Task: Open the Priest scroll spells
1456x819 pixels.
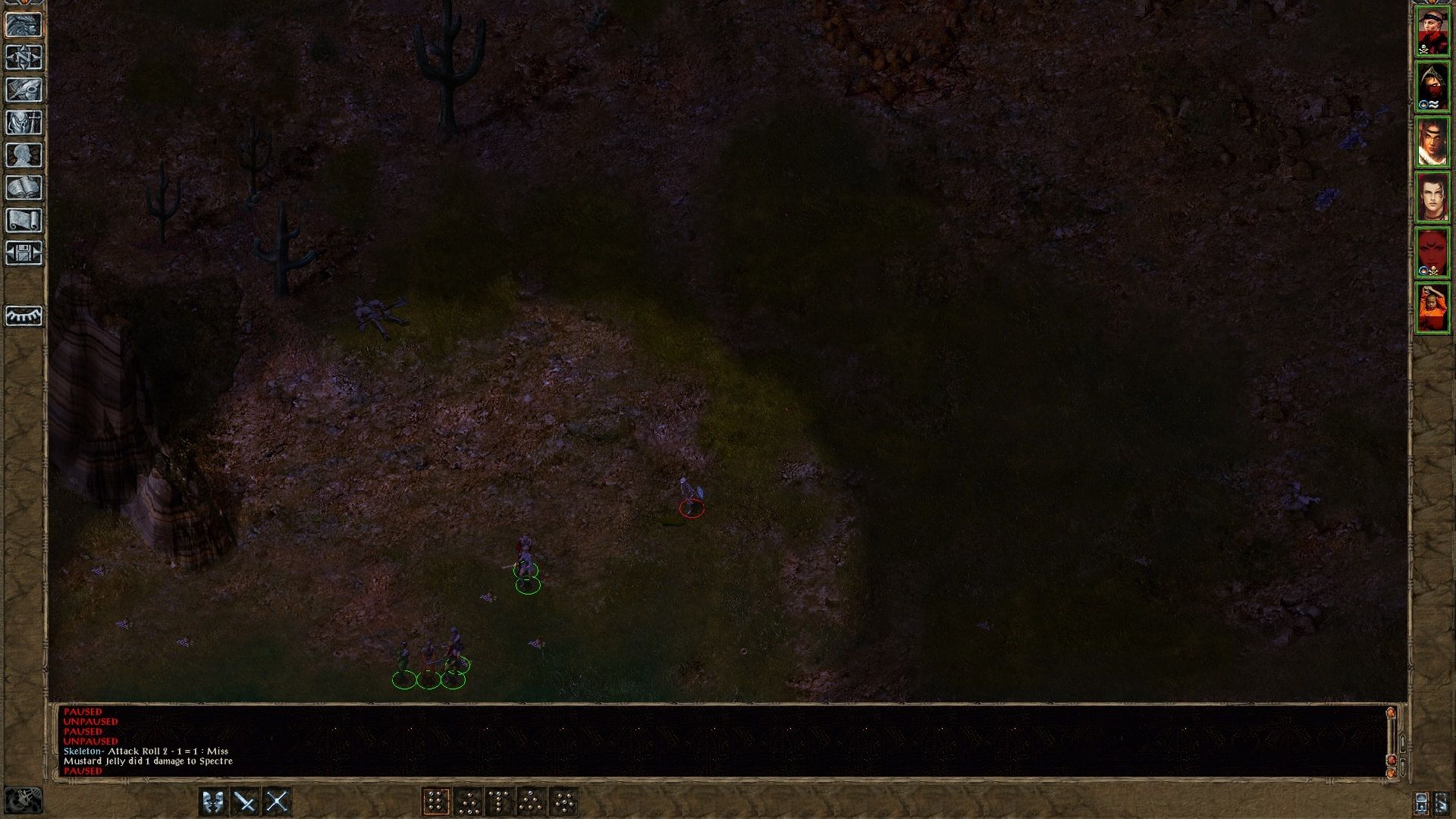Action: point(25,220)
